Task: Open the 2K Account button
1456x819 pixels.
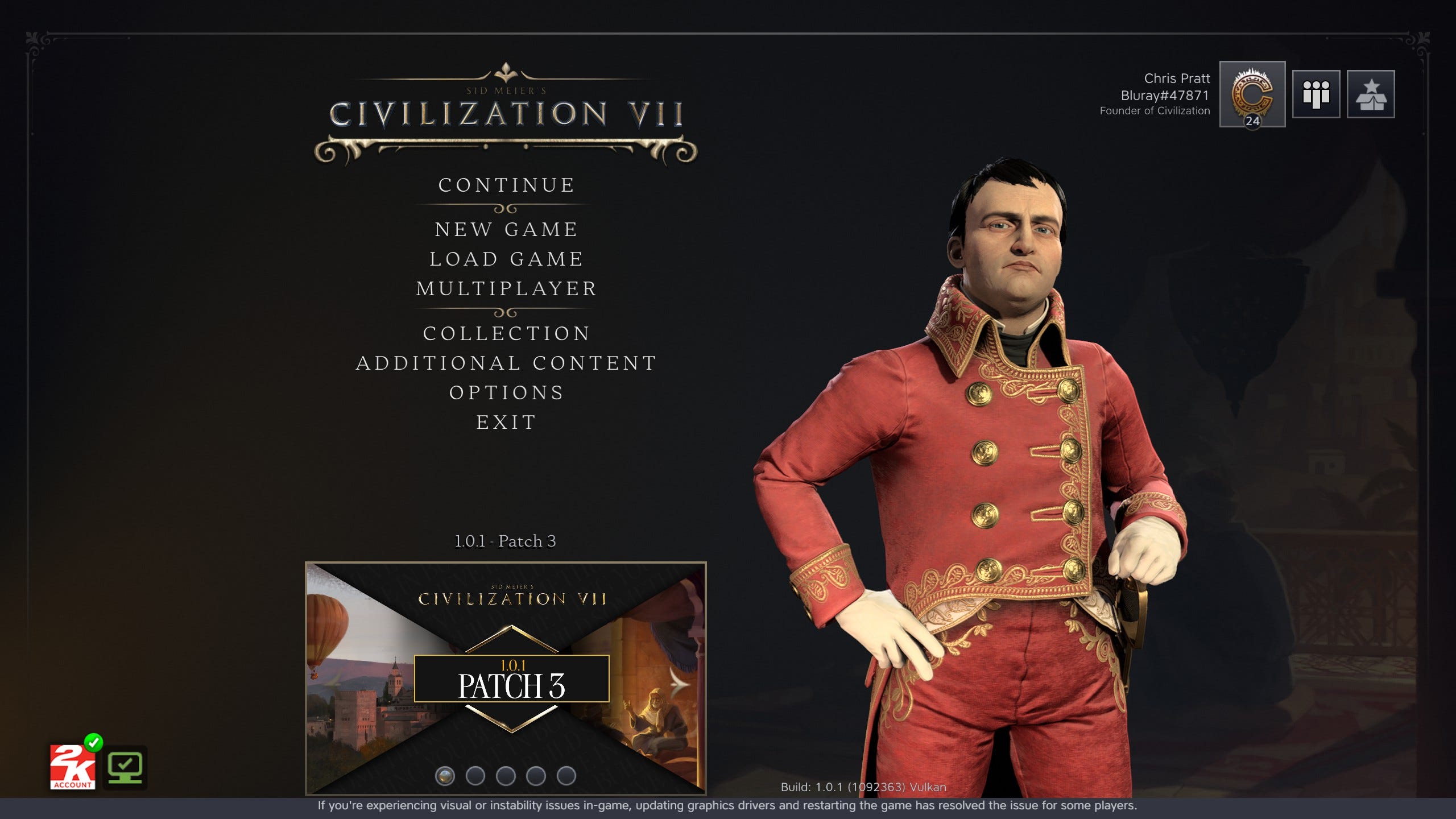Action: click(x=72, y=767)
